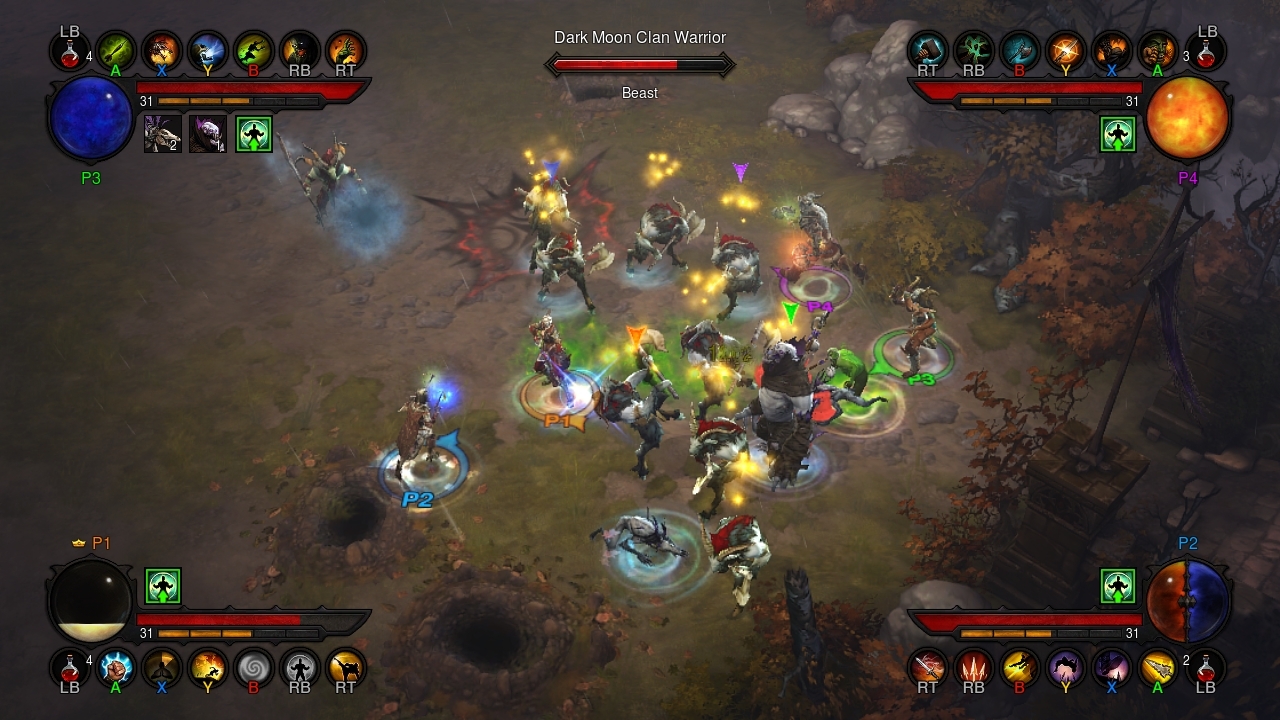The width and height of the screenshot is (1280, 720).
Task: Click the gold crown icon next to P1
Action: click(x=78, y=543)
